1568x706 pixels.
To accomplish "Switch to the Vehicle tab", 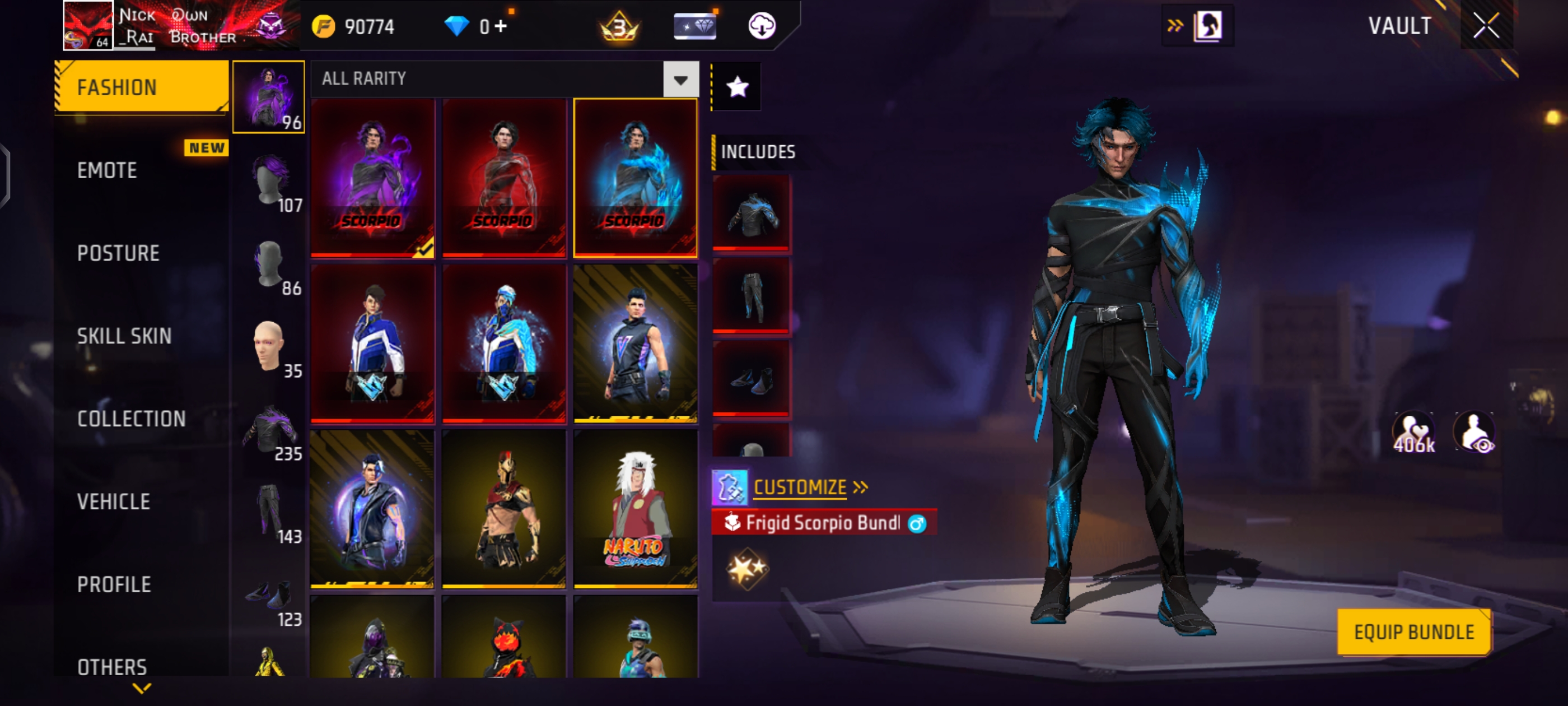I will pos(113,502).
